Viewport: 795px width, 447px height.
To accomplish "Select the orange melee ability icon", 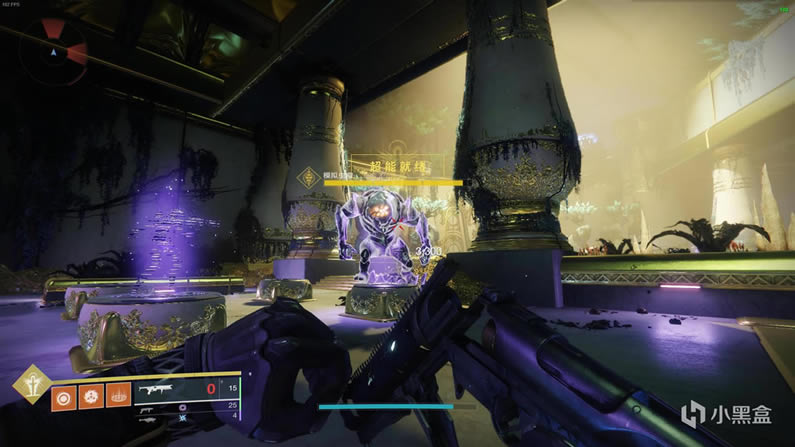I will coord(90,396).
